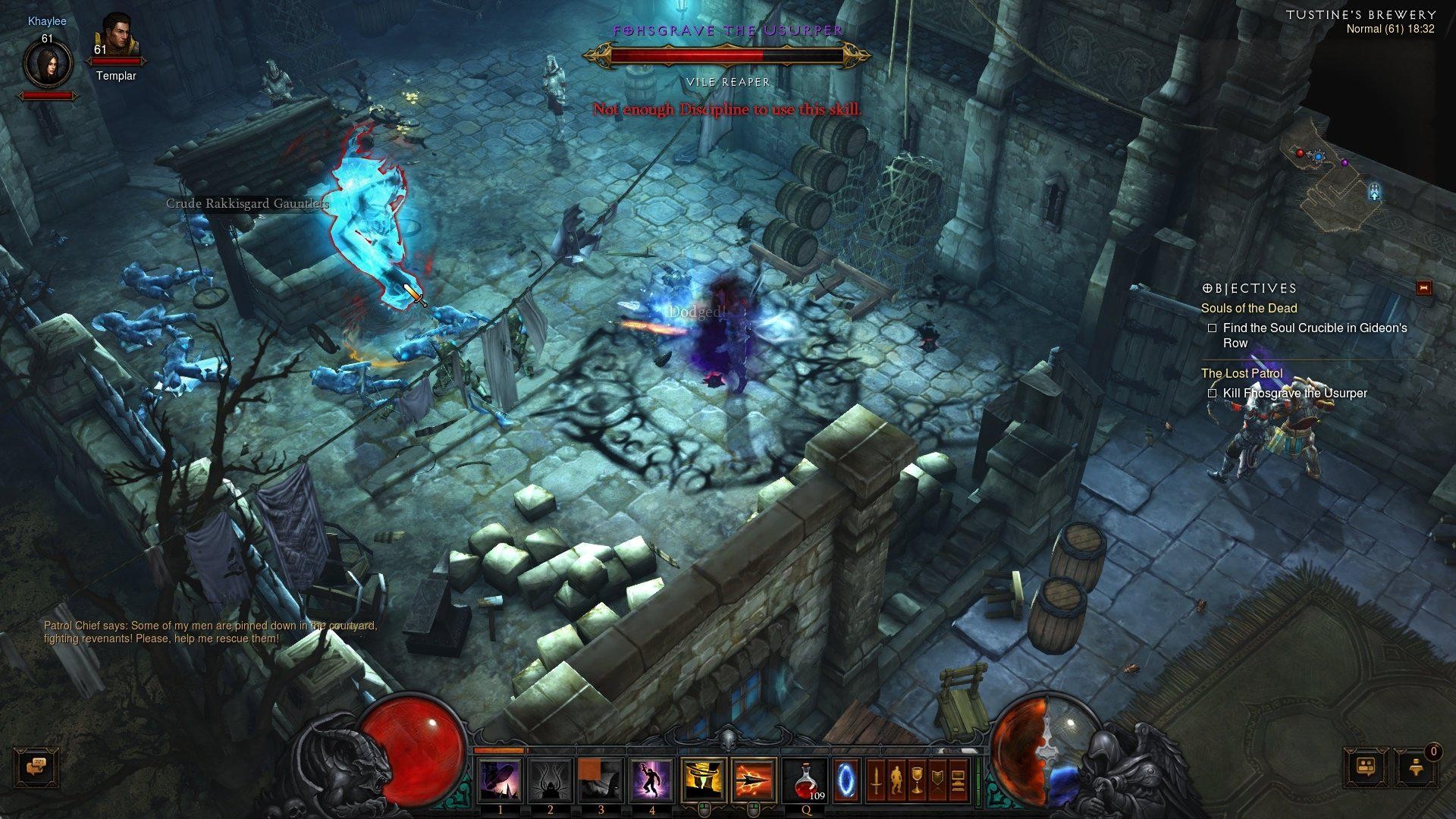
Task: Select the left mouse button attack skill
Action: (x=702, y=780)
